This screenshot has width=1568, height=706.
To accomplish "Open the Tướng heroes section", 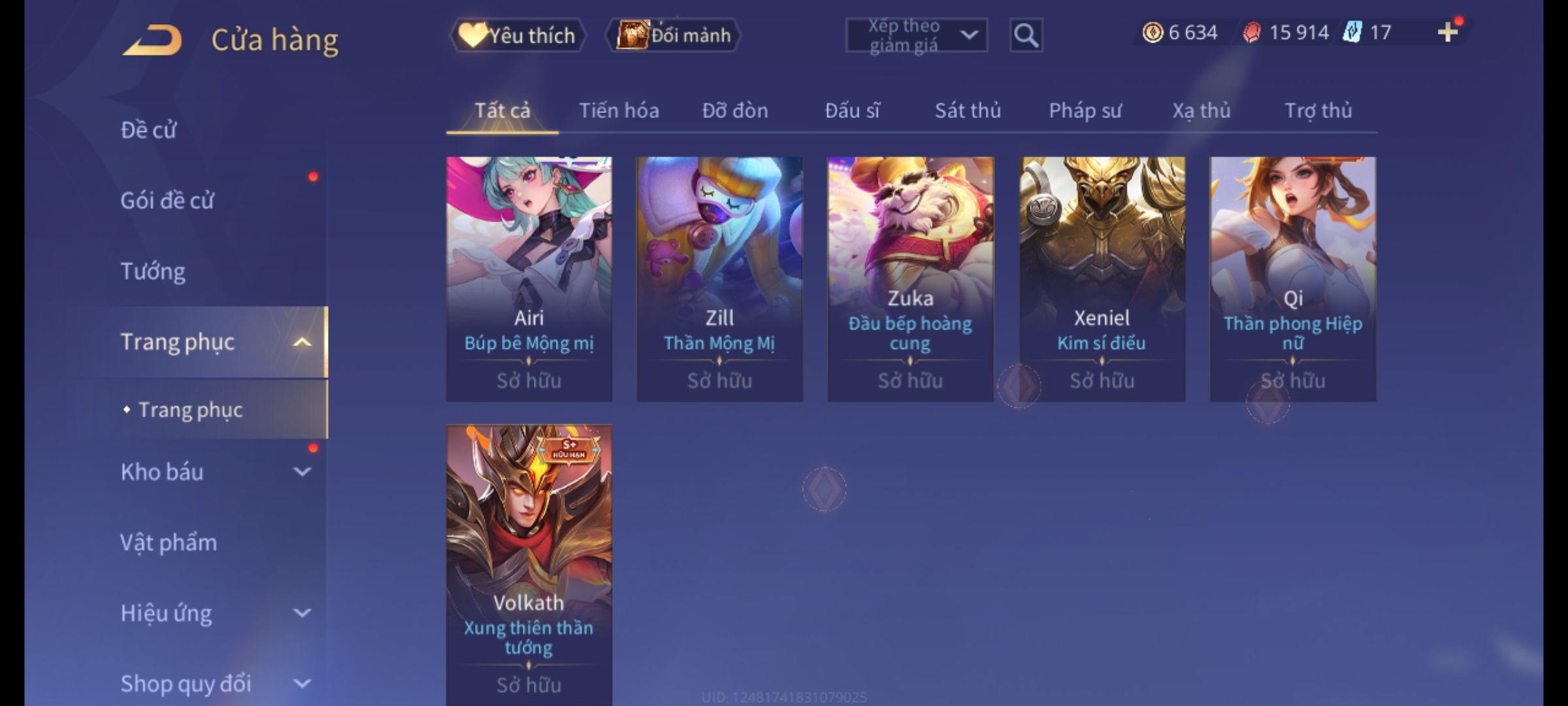I will 153,271.
